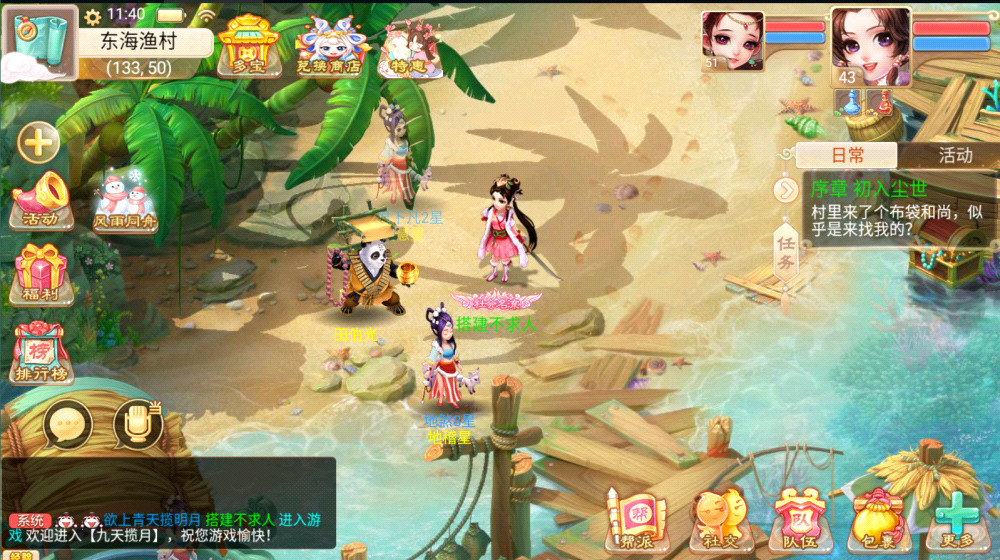
Task: Open the 多宝 treasure shop
Action: point(248,47)
